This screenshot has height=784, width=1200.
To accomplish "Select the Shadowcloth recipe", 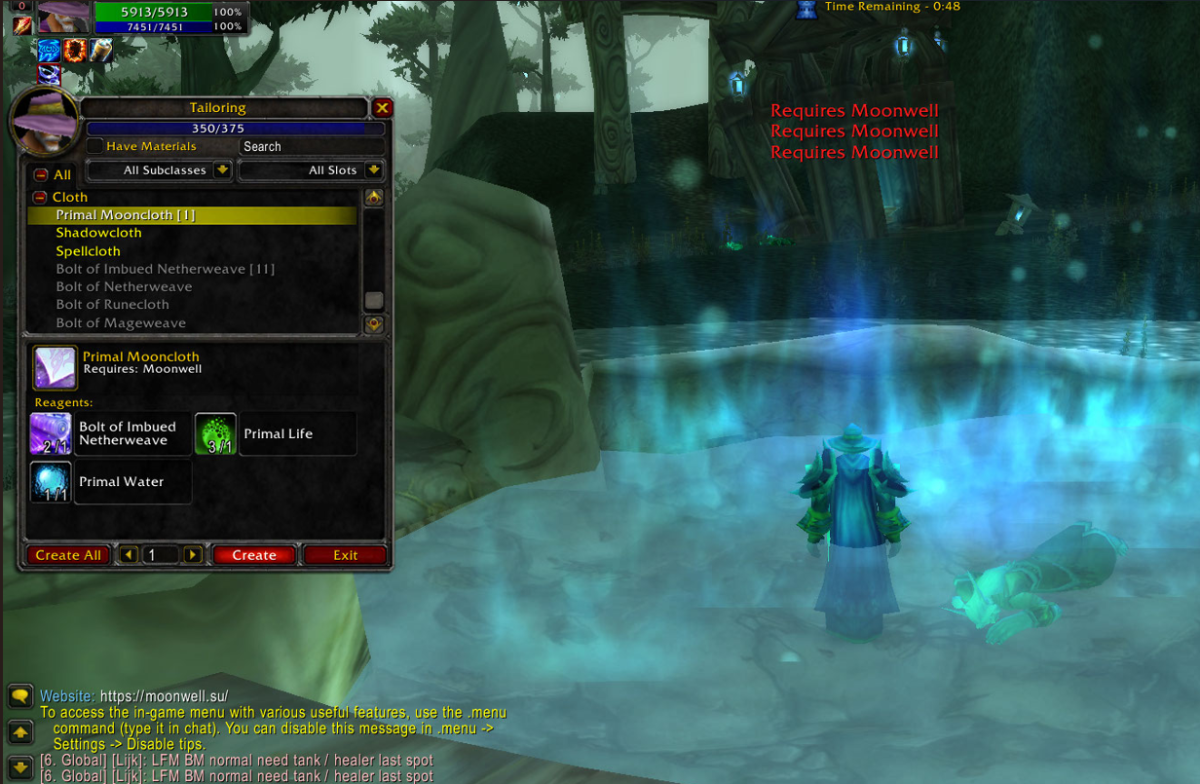I will (99, 233).
